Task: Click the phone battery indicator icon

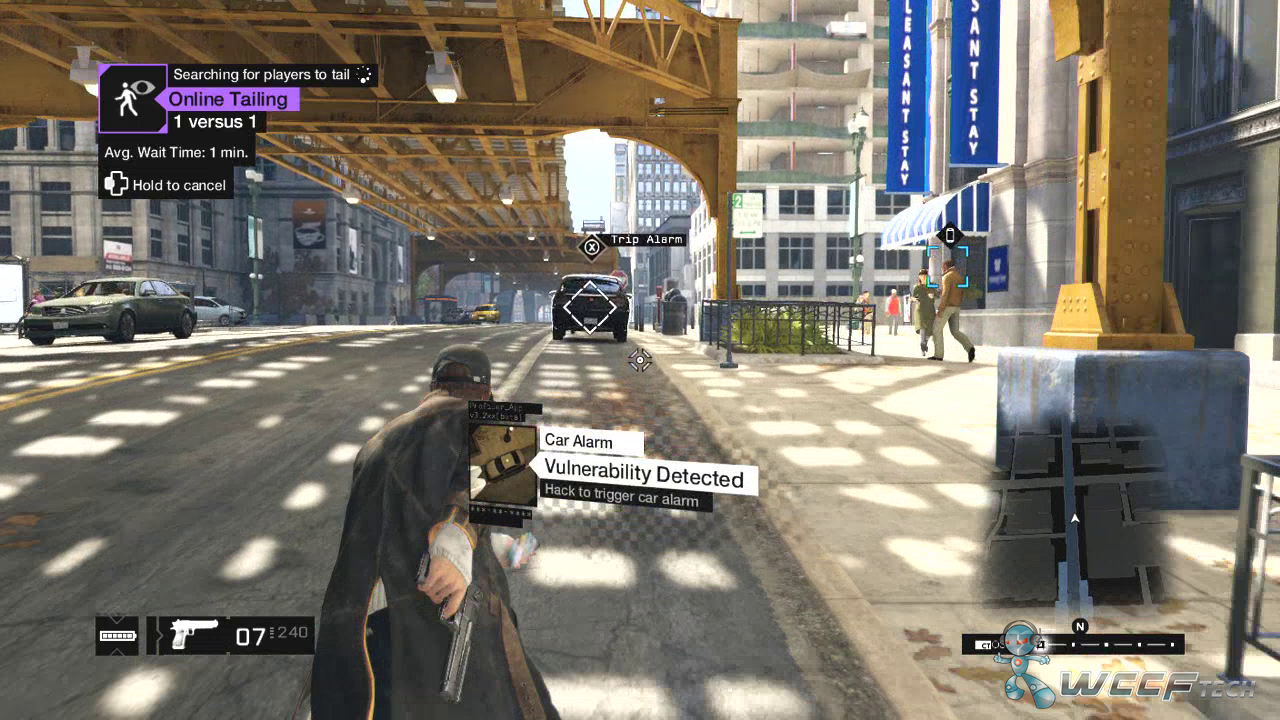Action: [x=117, y=635]
